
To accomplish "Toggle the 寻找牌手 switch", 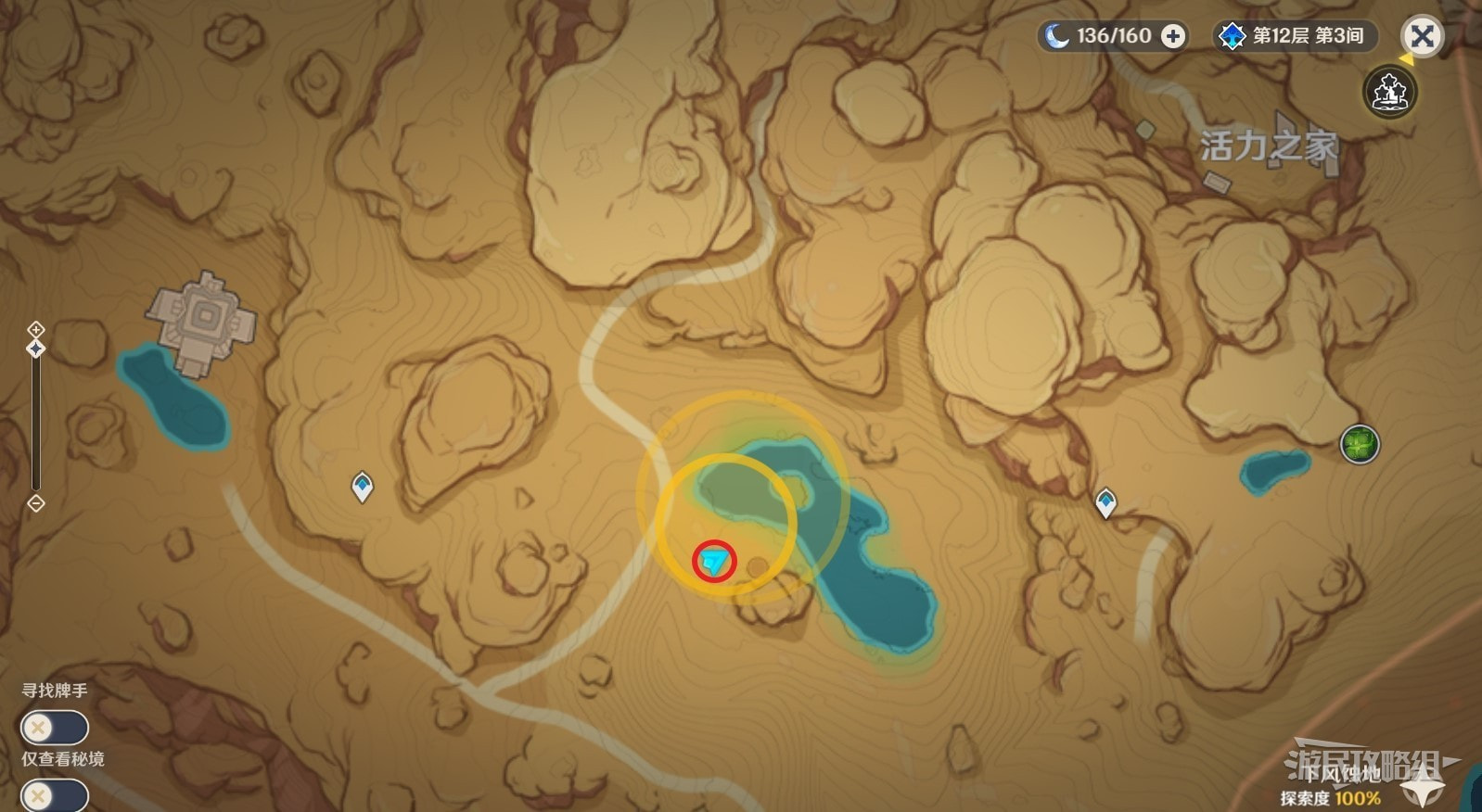I will click(x=54, y=728).
